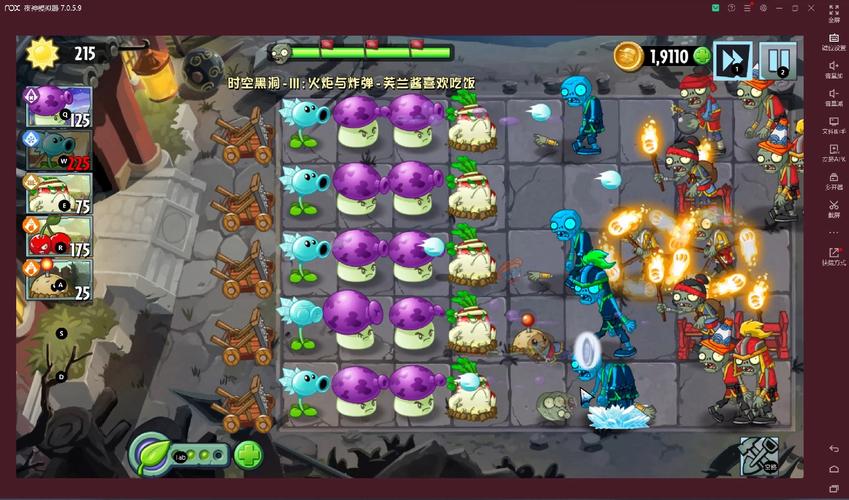Choose the Potato Mine seed packet
849x500 pixels.
point(57,279)
